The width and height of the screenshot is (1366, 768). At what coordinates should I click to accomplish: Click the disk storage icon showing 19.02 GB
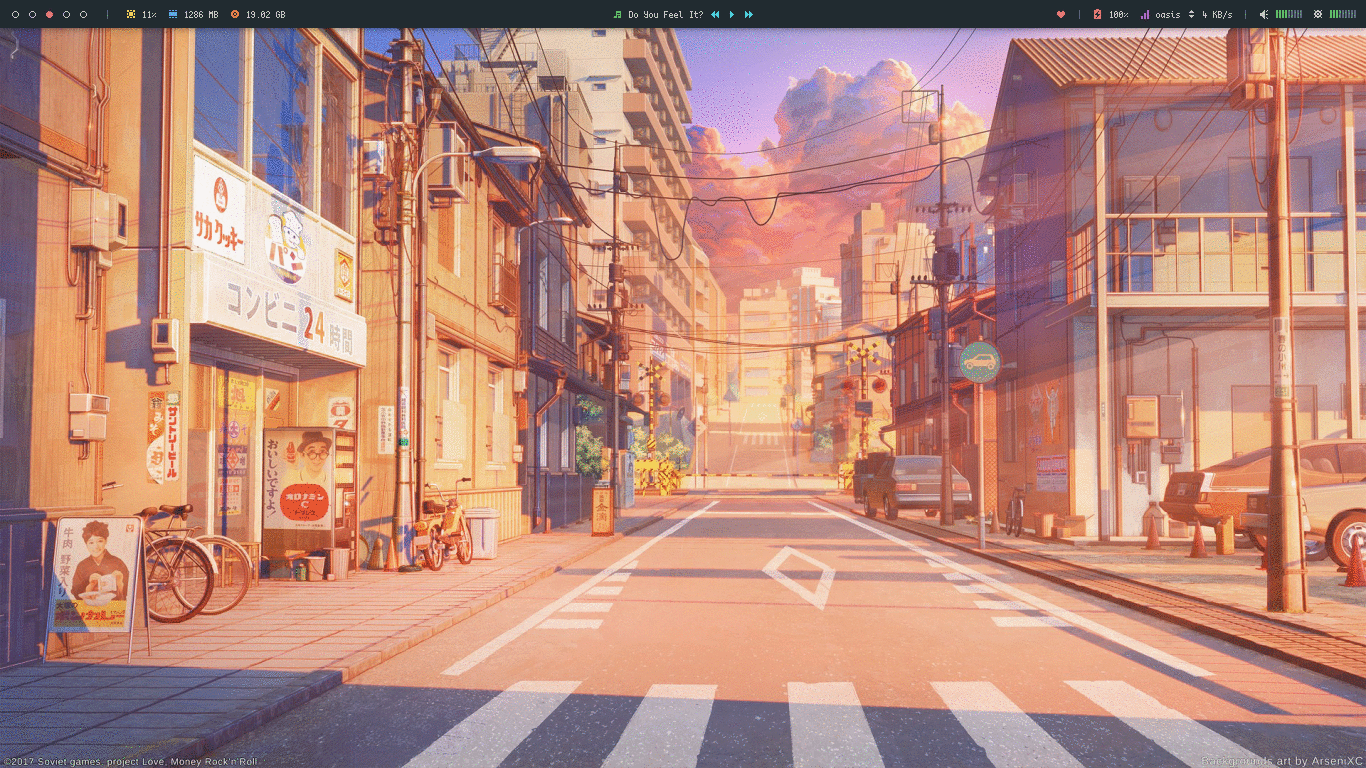[235, 13]
